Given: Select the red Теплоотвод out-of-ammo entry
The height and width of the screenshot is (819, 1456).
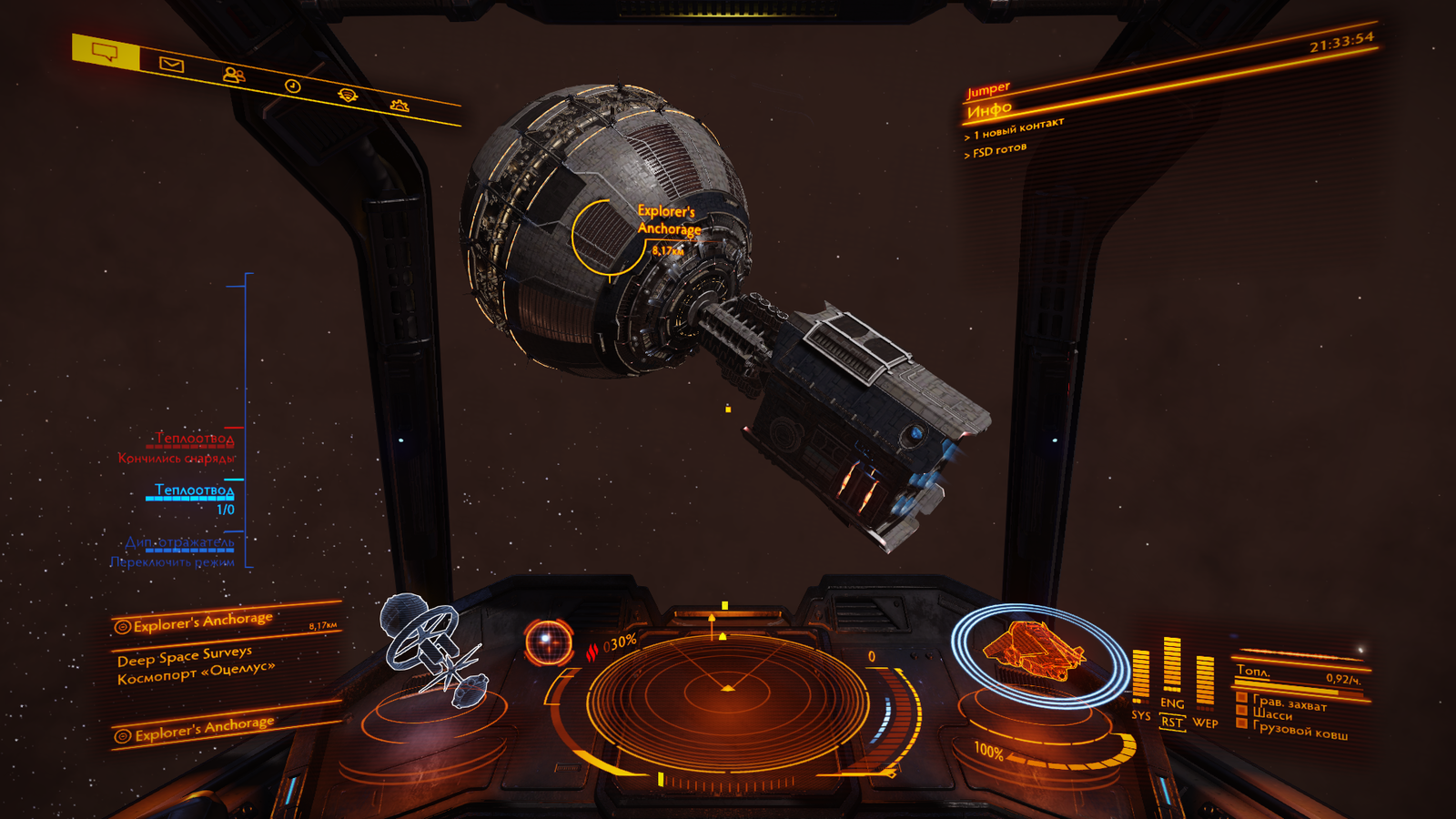Looking at the screenshot, I should tap(194, 440).
